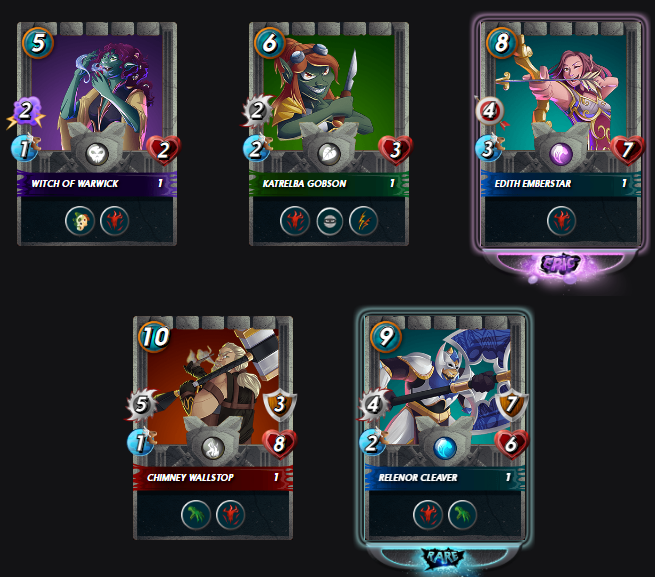Screen dimensions: 655x577
Task: Check Katrelba Gobson's lightning bolt ability
Action: tap(362, 222)
